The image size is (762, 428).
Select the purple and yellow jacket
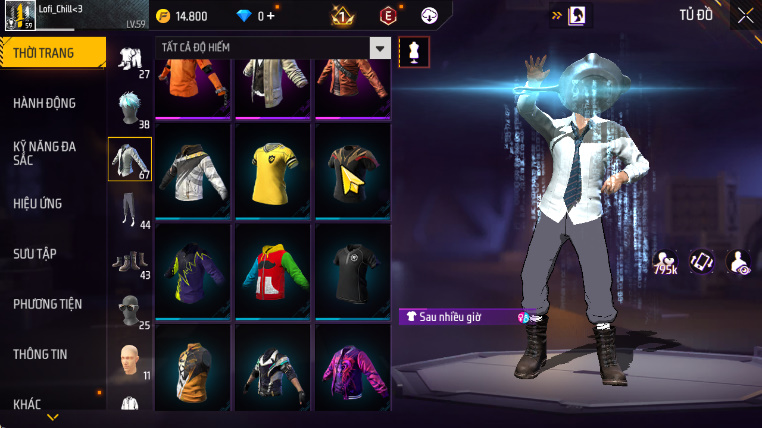tap(193, 271)
